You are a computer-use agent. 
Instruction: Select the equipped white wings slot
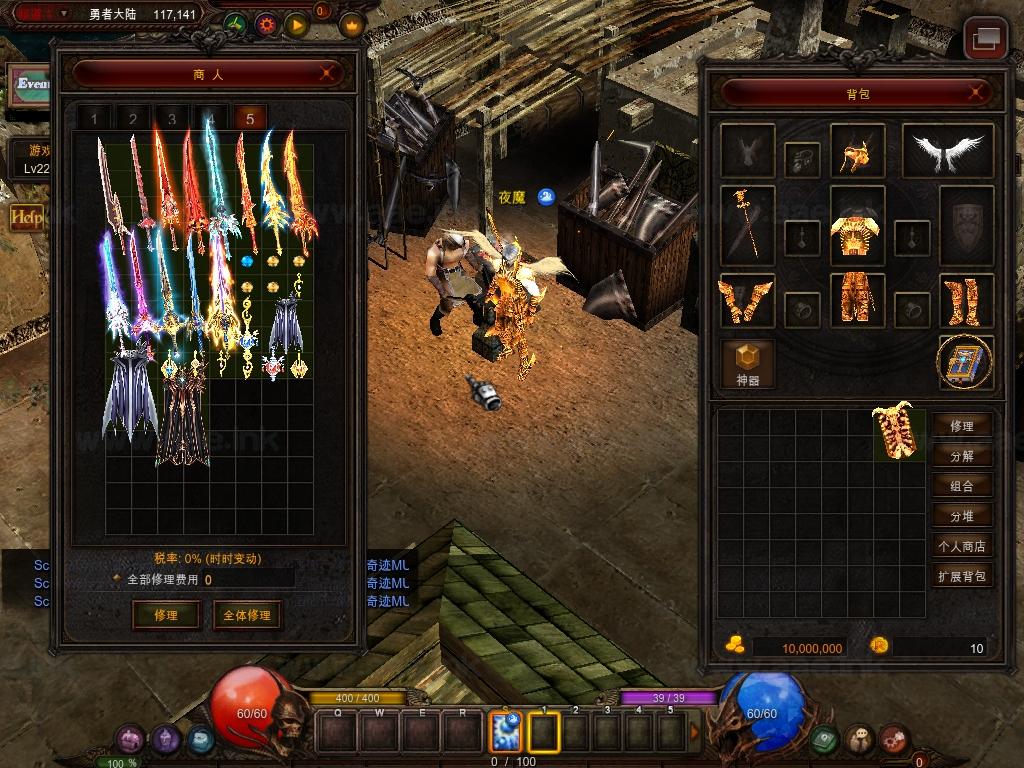point(948,151)
